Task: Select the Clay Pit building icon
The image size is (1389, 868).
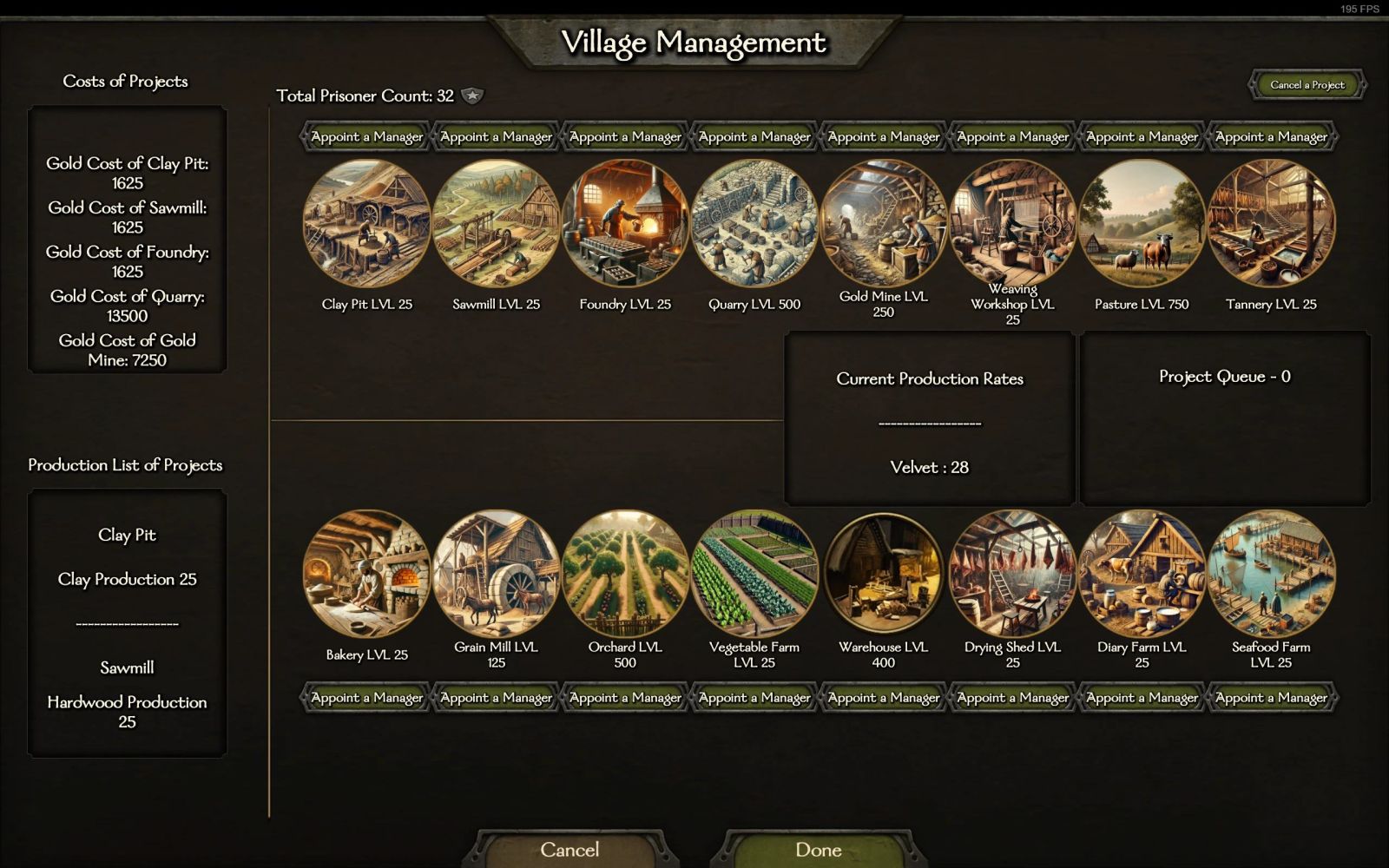Action: pyautogui.click(x=366, y=223)
